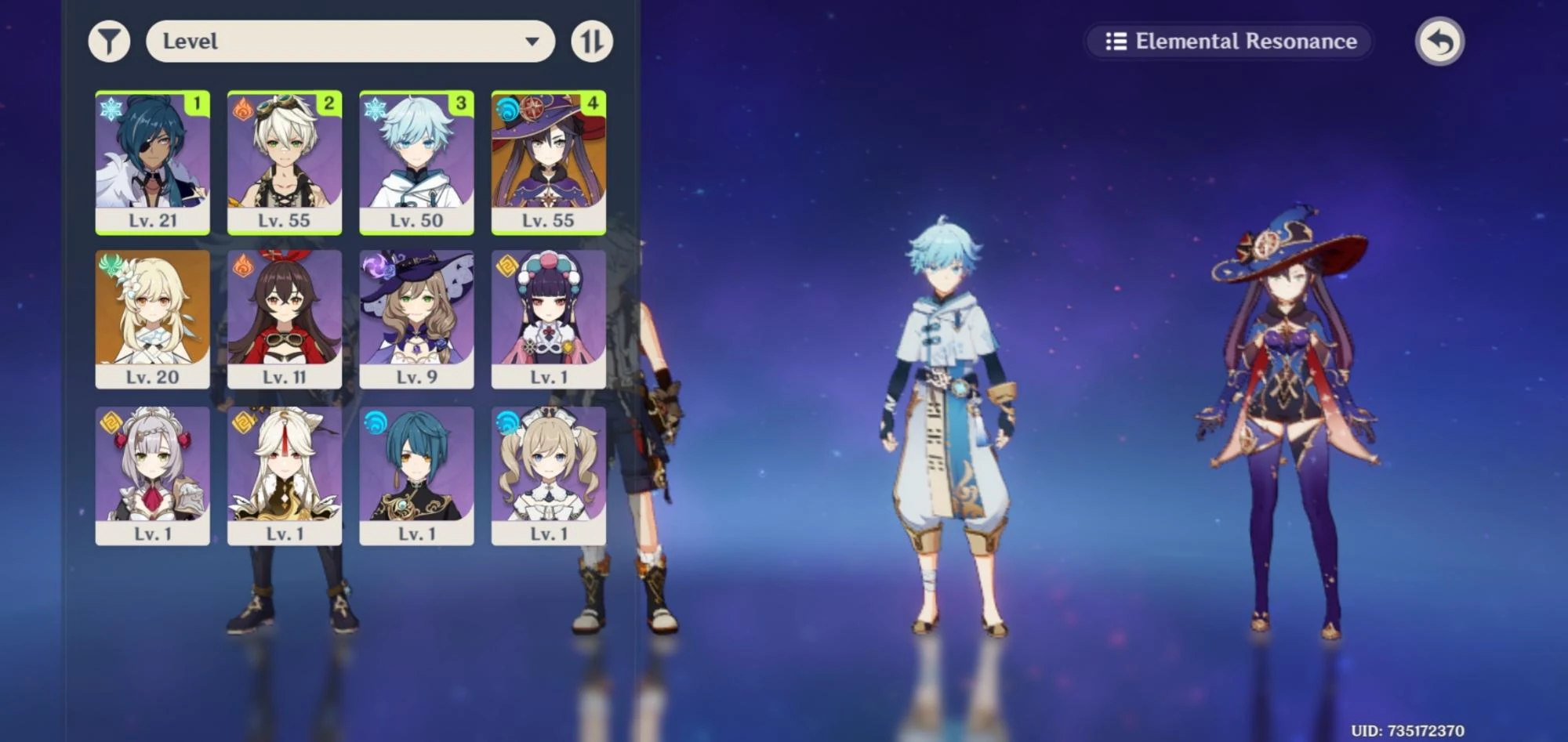Select Mona in party slot 4
Image resolution: width=1568 pixels, height=742 pixels.
tap(546, 162)
